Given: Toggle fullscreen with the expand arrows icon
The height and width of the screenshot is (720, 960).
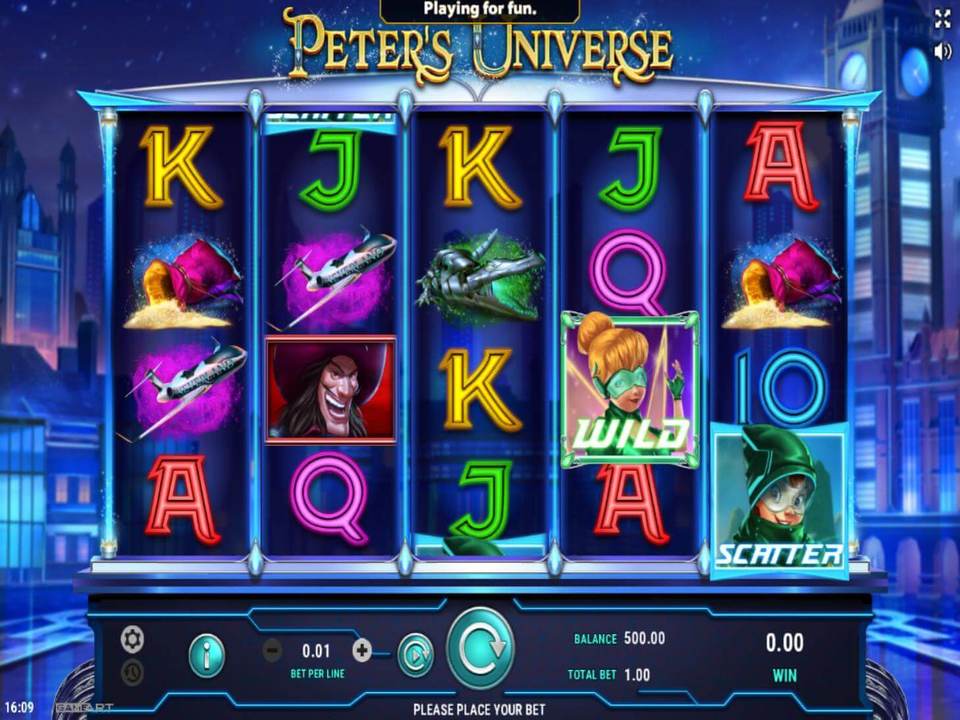Looking at the screenshot, I should pyautogui.click(x=942, y=18).
